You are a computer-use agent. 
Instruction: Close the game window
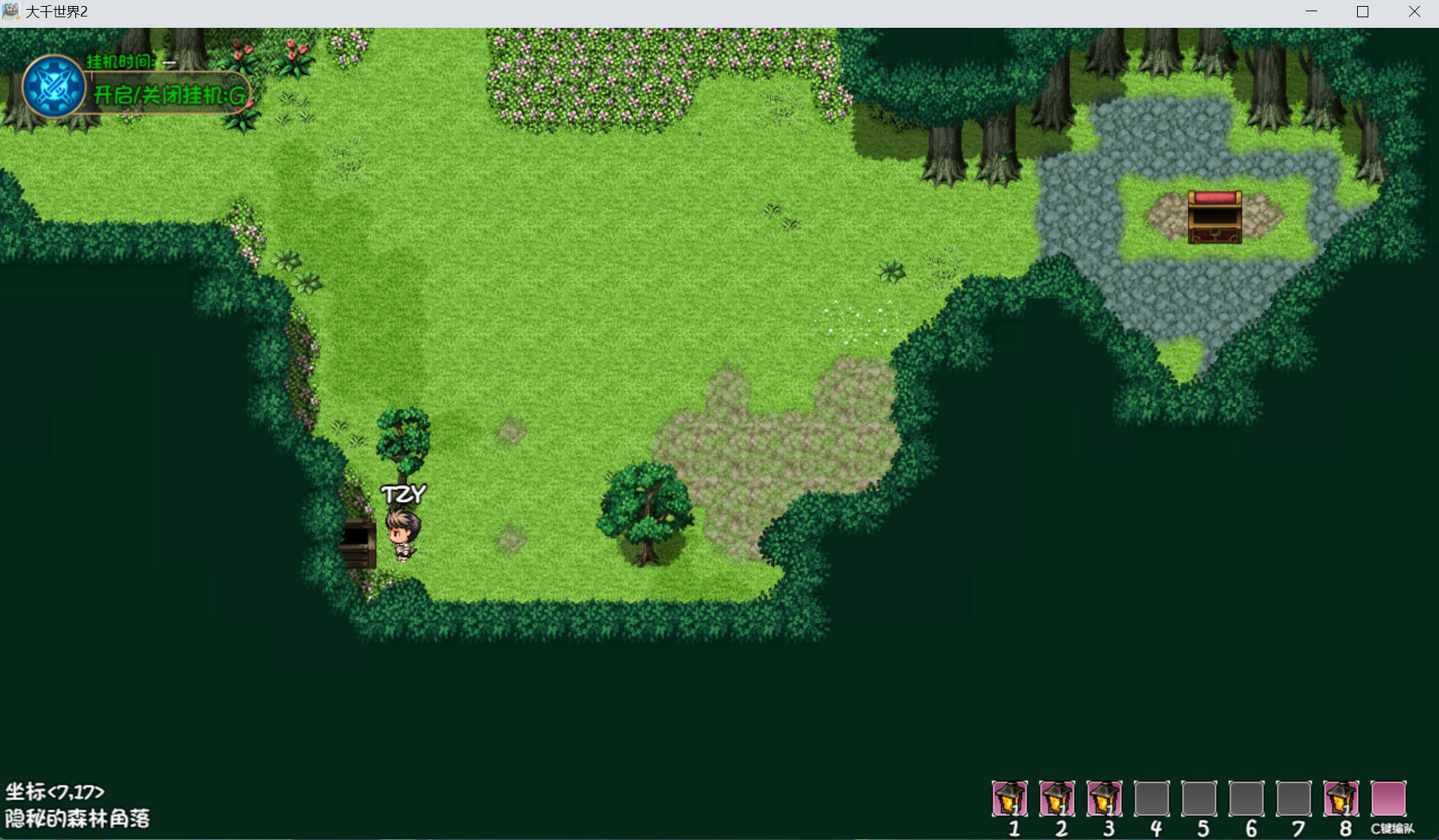(x=1414, y=12)
